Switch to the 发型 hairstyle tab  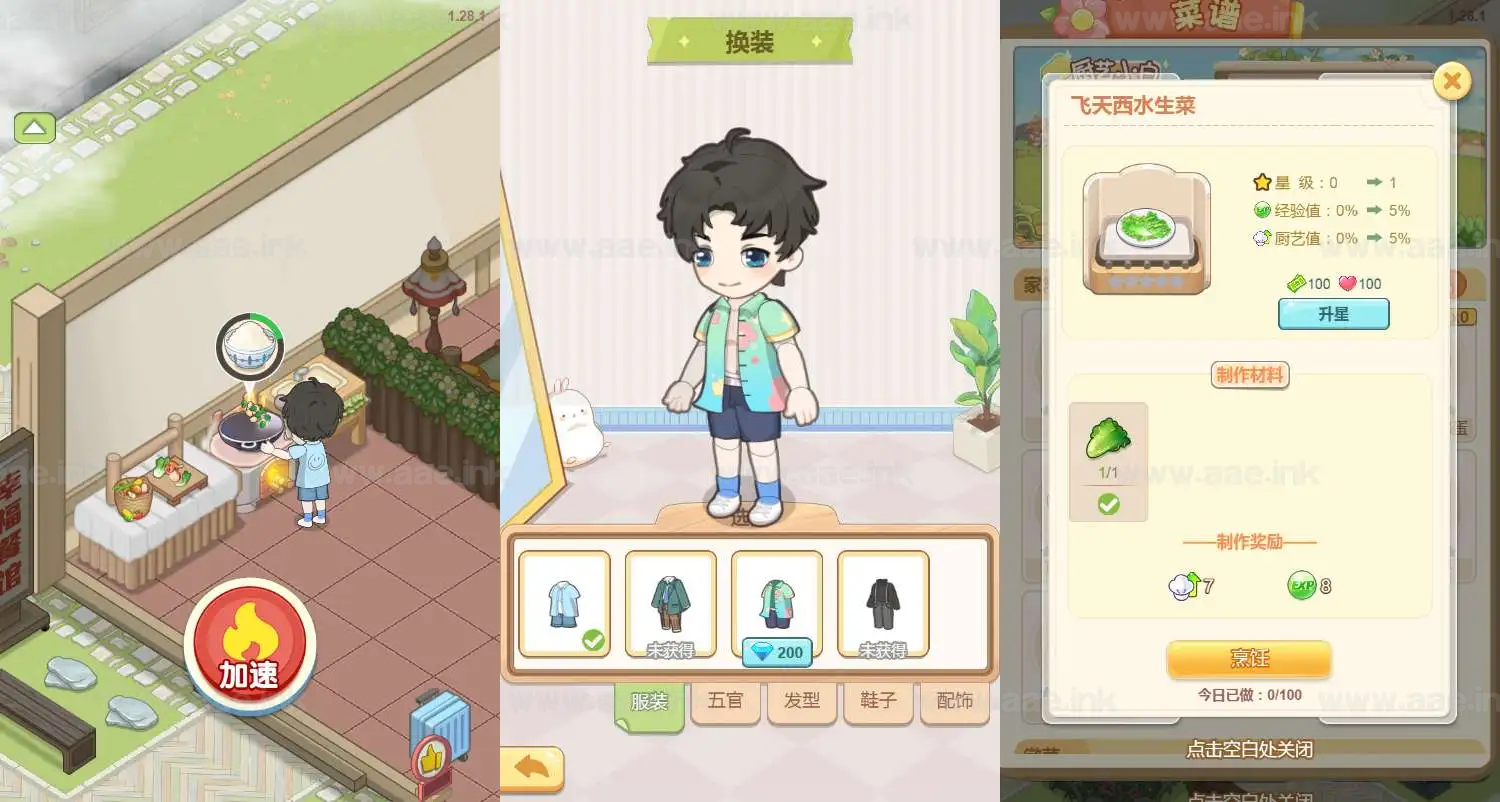tap(801, 701)
